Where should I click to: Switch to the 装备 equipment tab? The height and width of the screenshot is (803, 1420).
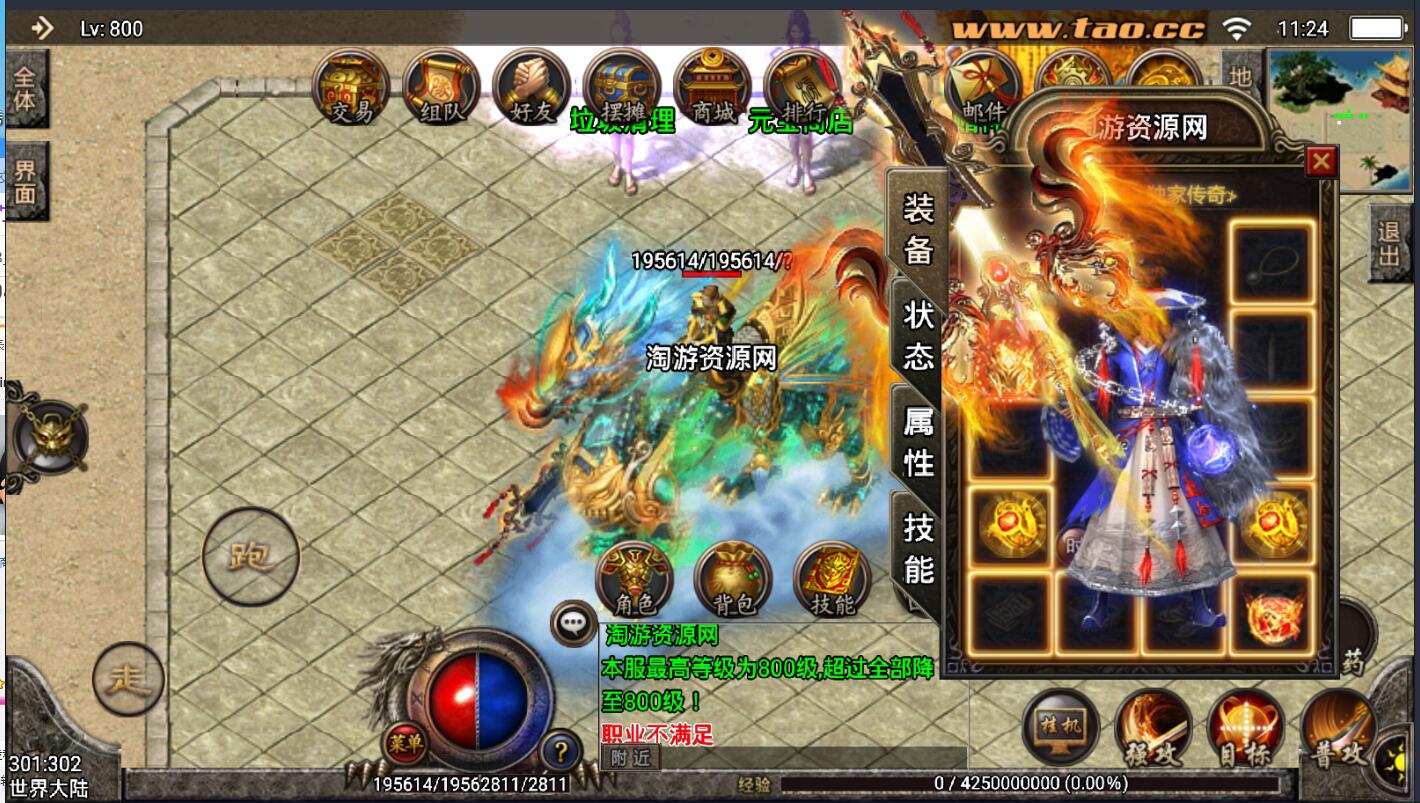[918, 228]
